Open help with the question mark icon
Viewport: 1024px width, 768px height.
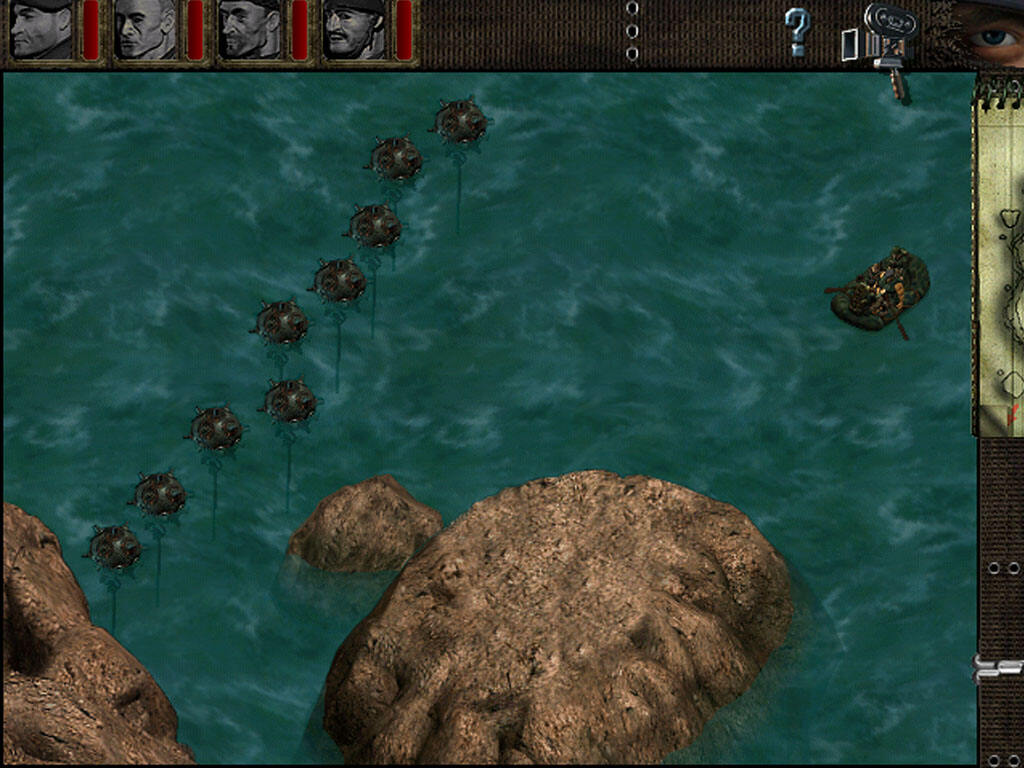[x=796, y=32]
